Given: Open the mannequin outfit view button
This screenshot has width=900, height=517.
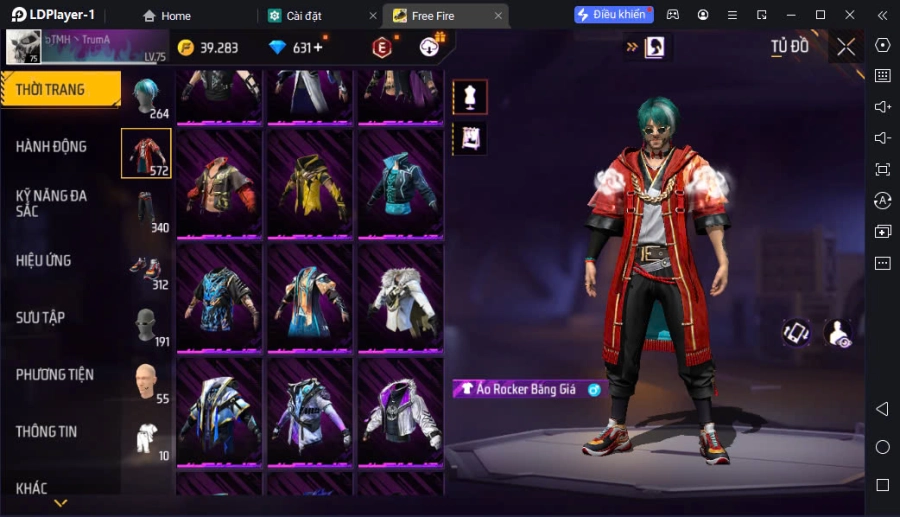Looking at the screenshot, I should click(470, 97).
